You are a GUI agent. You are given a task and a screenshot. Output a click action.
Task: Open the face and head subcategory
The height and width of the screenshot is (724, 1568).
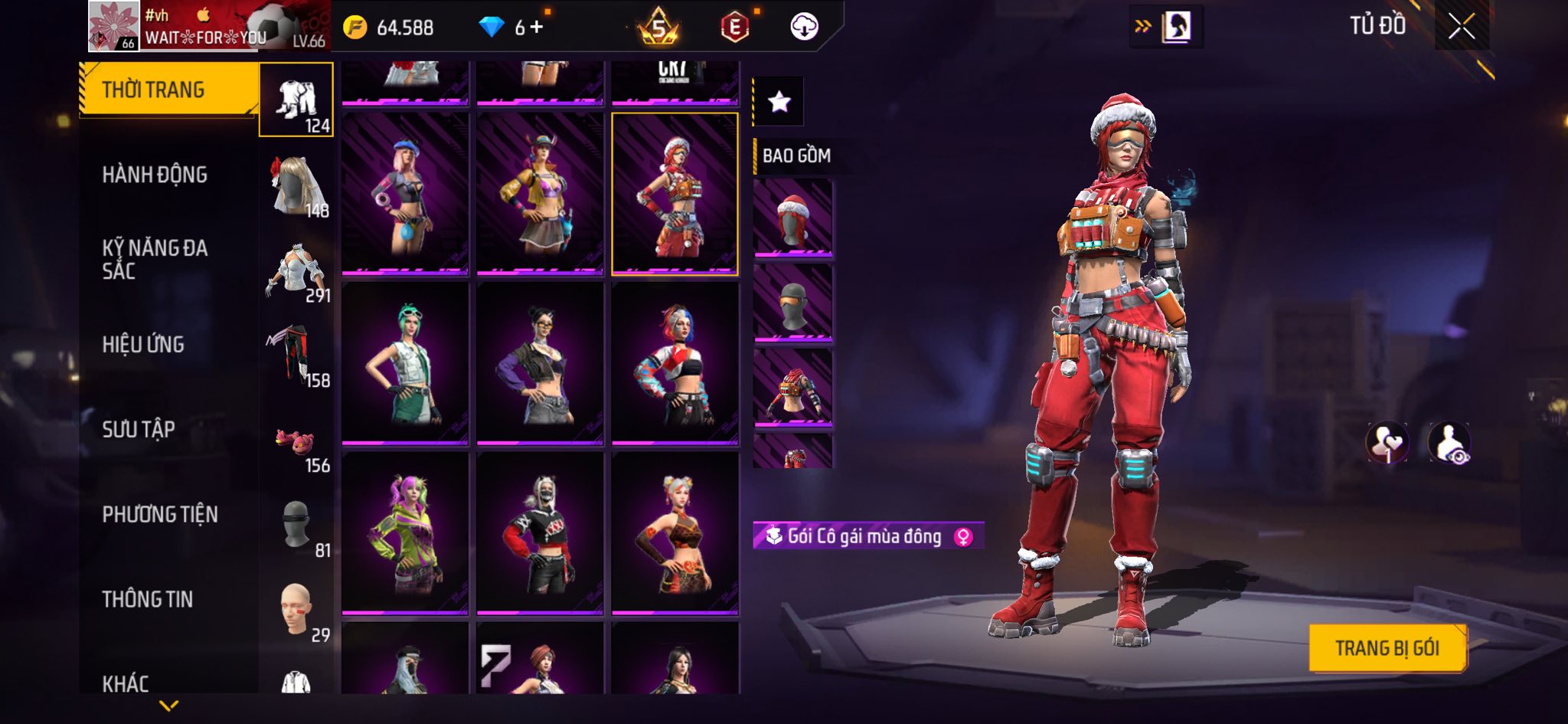point(296,609)
